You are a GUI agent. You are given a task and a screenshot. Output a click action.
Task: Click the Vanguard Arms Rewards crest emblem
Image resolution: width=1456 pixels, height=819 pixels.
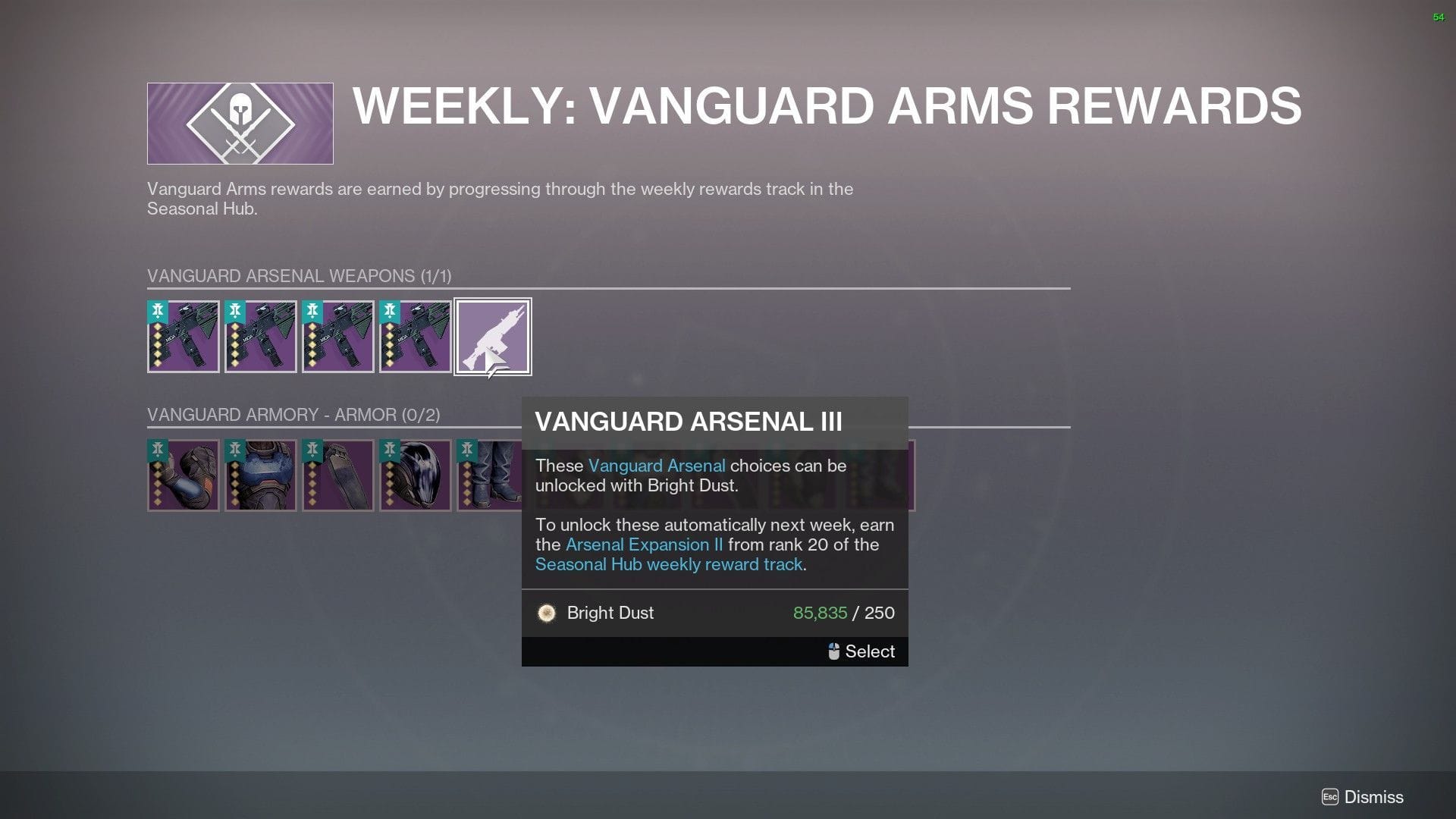coord(239,122)
